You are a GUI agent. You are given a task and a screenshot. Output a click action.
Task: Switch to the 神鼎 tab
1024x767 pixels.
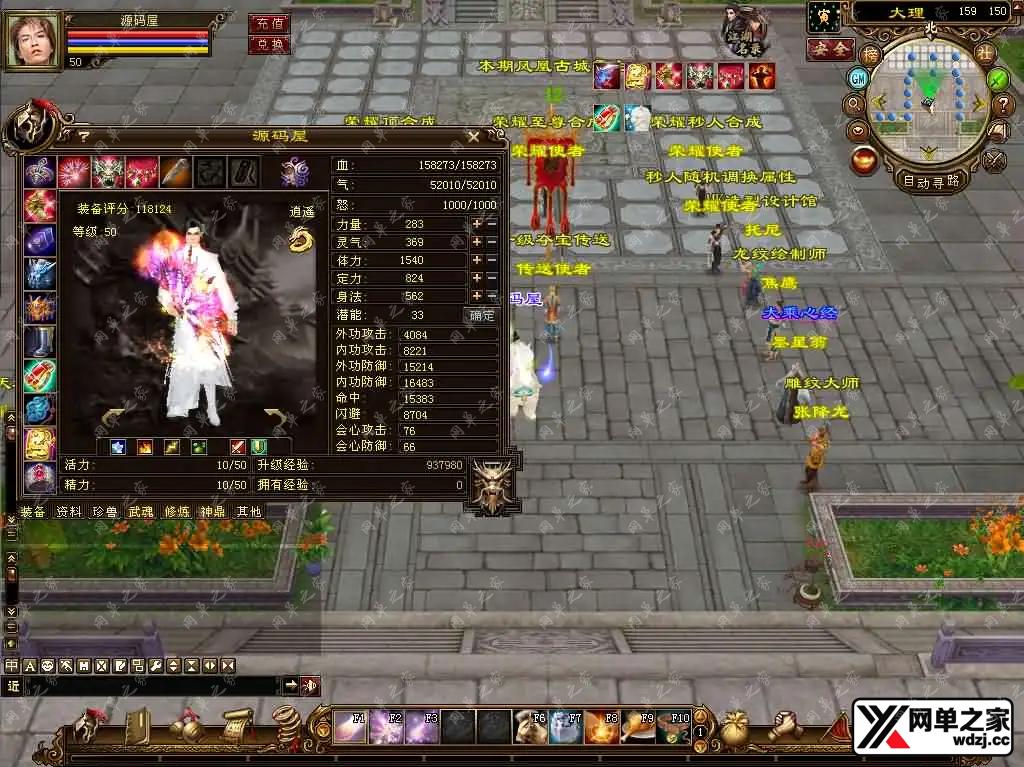(x=213, y=511)
